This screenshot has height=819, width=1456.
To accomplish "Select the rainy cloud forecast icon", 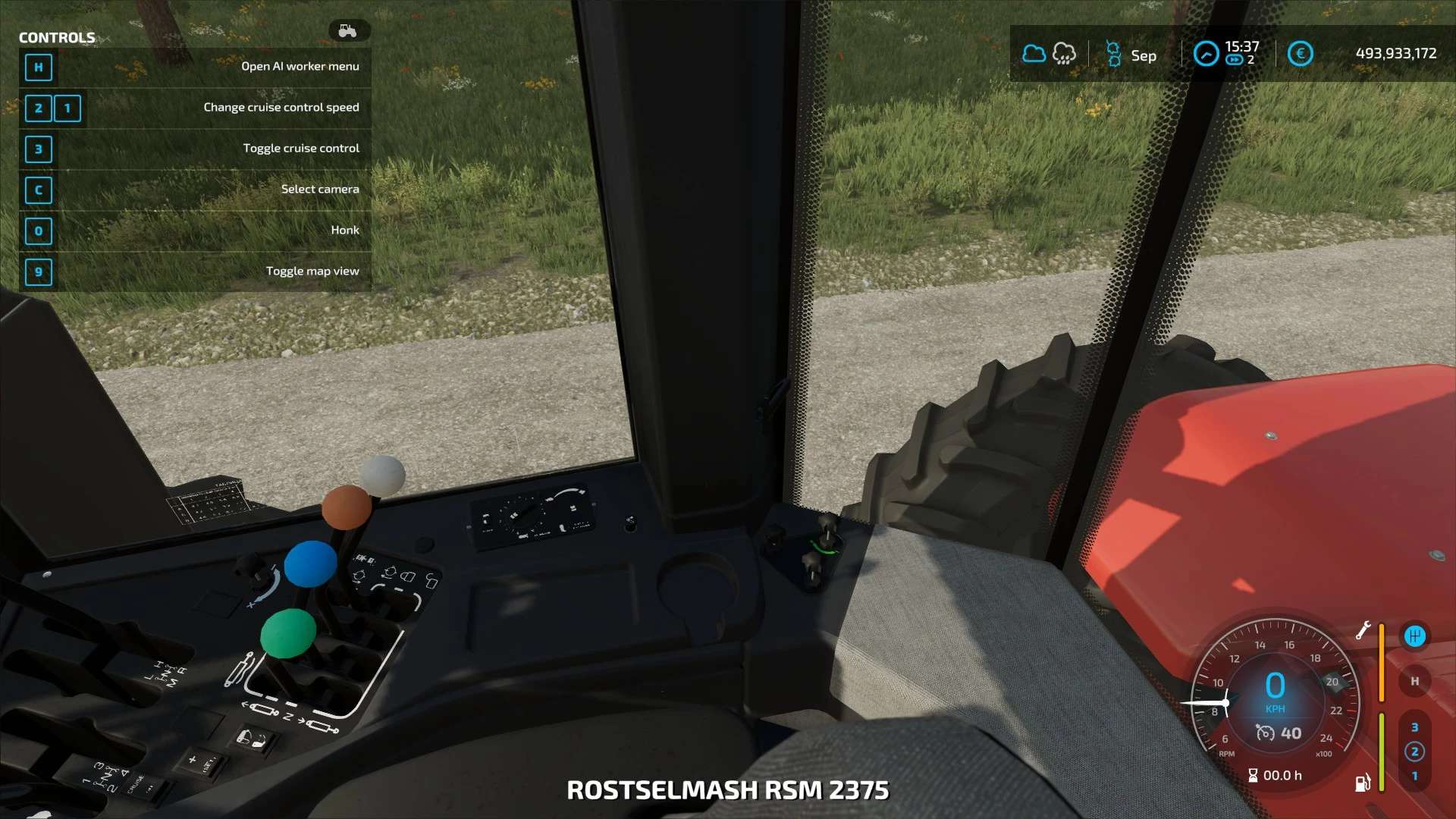I will click(x=1064, y=54).
